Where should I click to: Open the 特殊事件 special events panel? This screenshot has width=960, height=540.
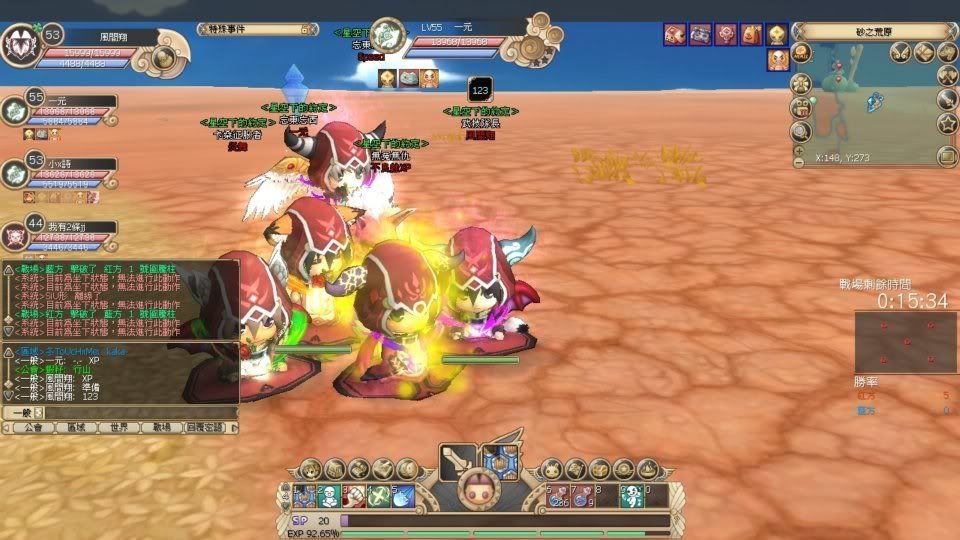[239, 29]
